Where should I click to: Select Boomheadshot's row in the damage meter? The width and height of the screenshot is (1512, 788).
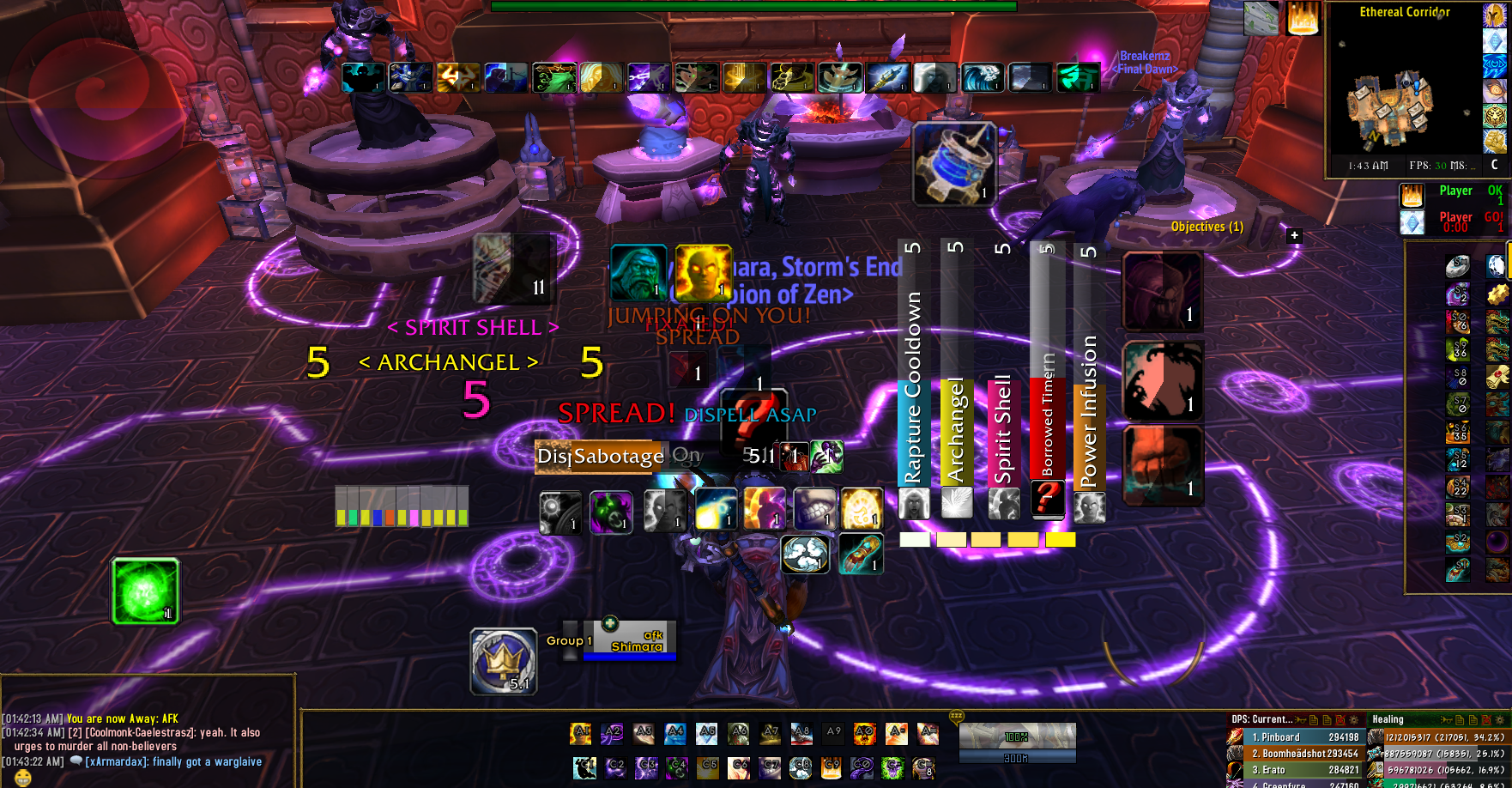click(1304, 754)
